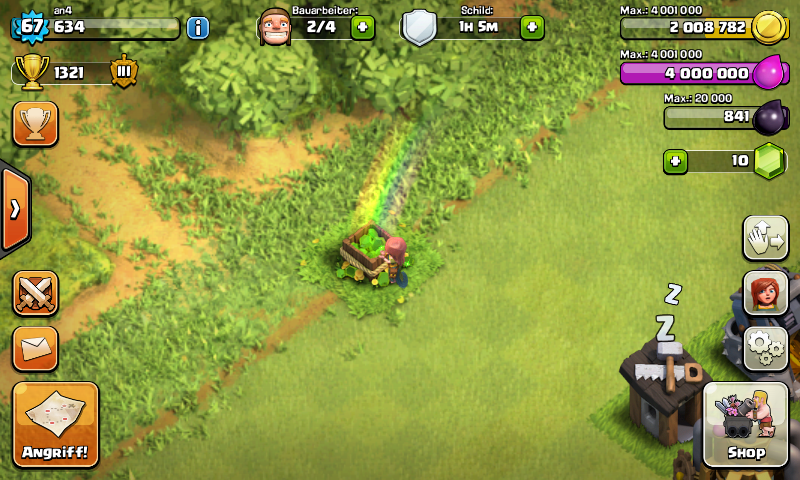Open the league badge next to trophies
Viewport: 800px width, 480px height.
pyautogui.click(x=125, y=72)
